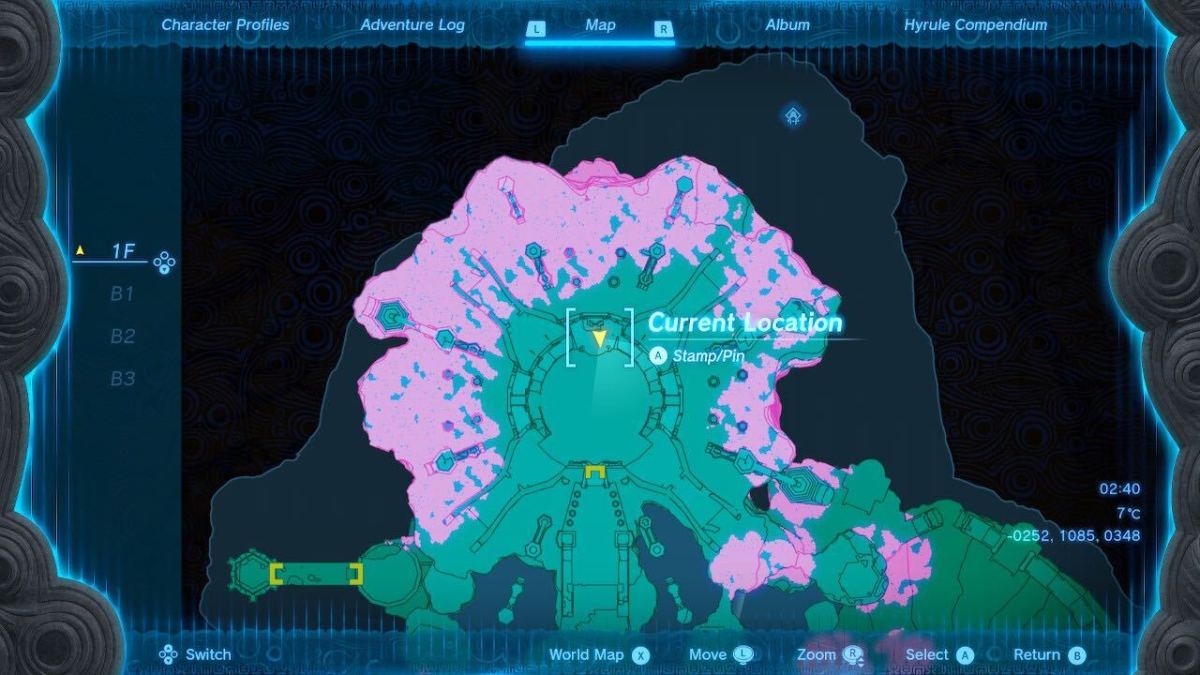This screenshot has height=675, width=1200.
Task: Switch to the Adventure Log tab
Action: pos(412,25)
